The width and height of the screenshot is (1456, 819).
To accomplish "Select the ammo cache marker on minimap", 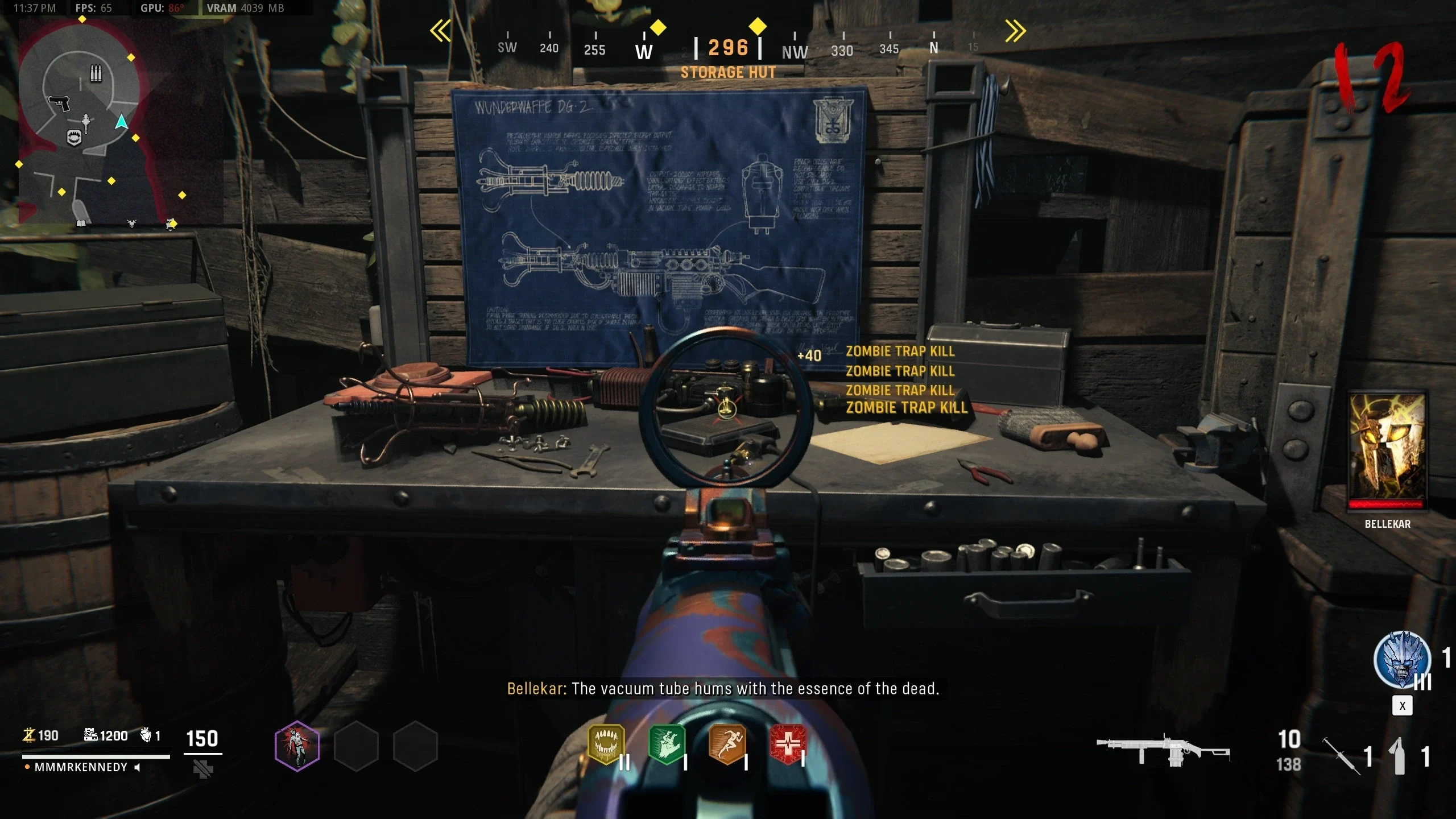I will [96, 73].
